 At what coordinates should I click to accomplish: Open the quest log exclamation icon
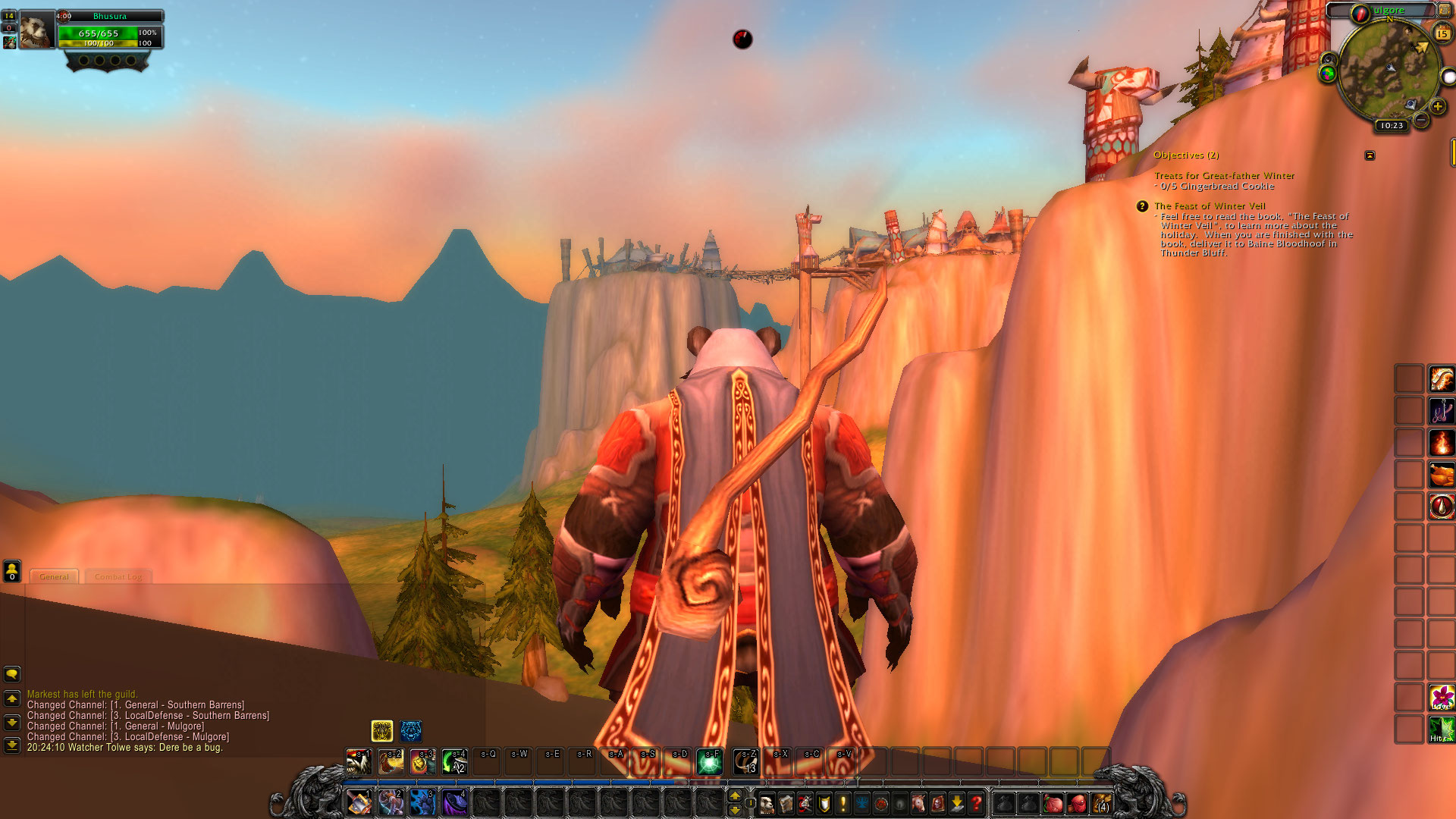pos(843,802)
